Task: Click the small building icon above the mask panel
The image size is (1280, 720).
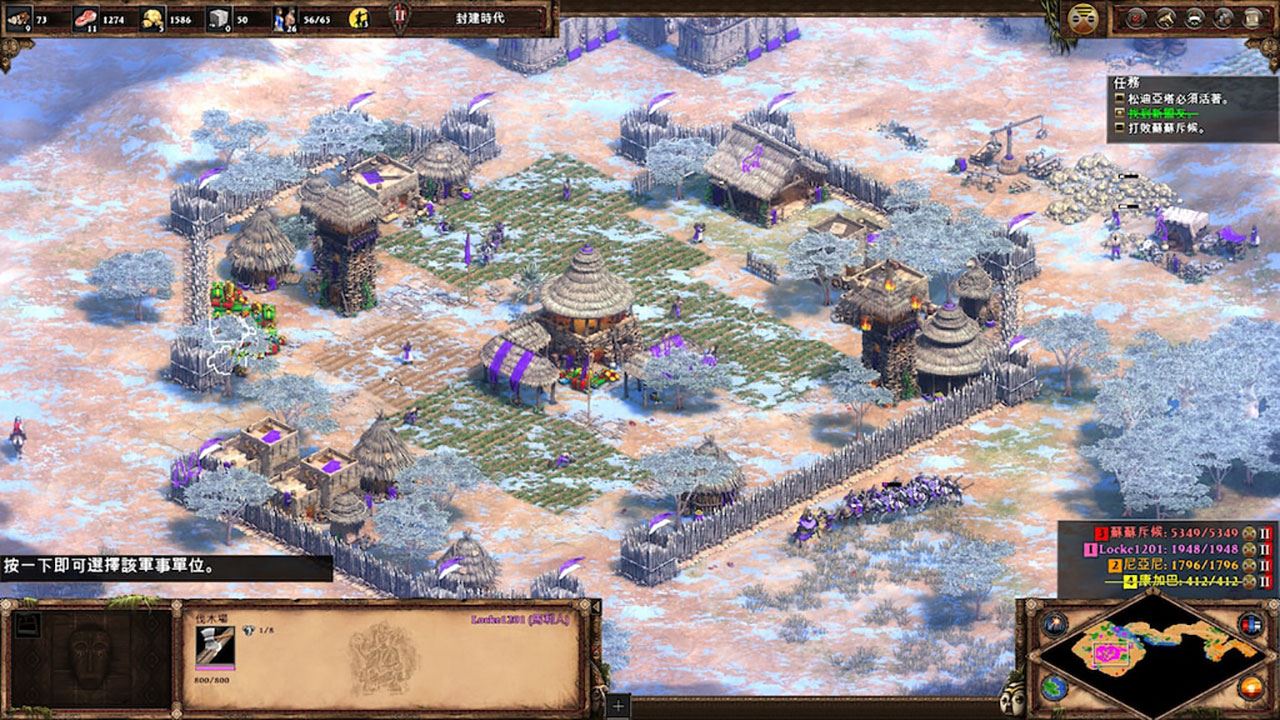Action: (28, 622)
